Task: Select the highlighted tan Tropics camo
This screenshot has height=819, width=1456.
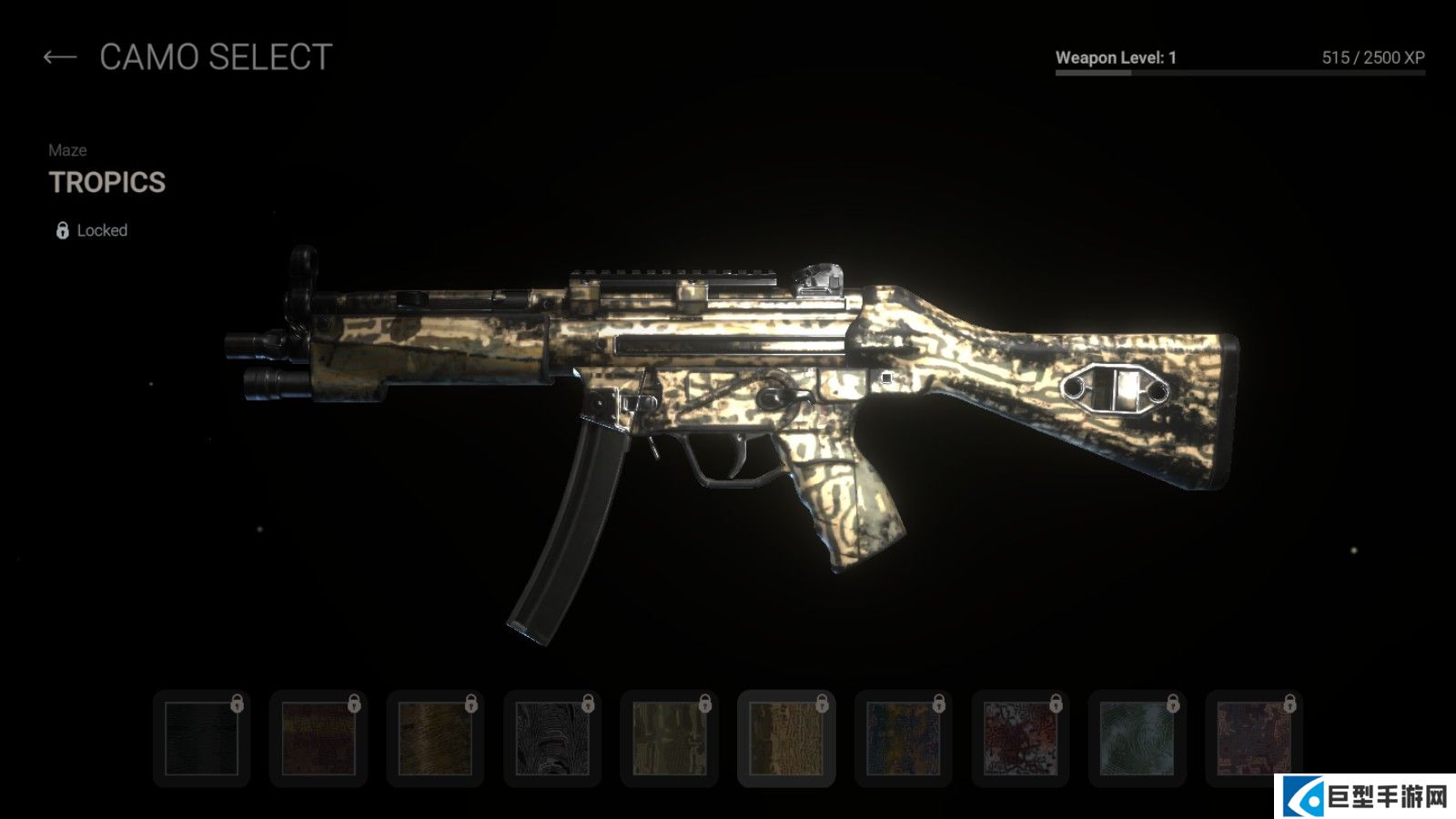Action: [786, 738]
